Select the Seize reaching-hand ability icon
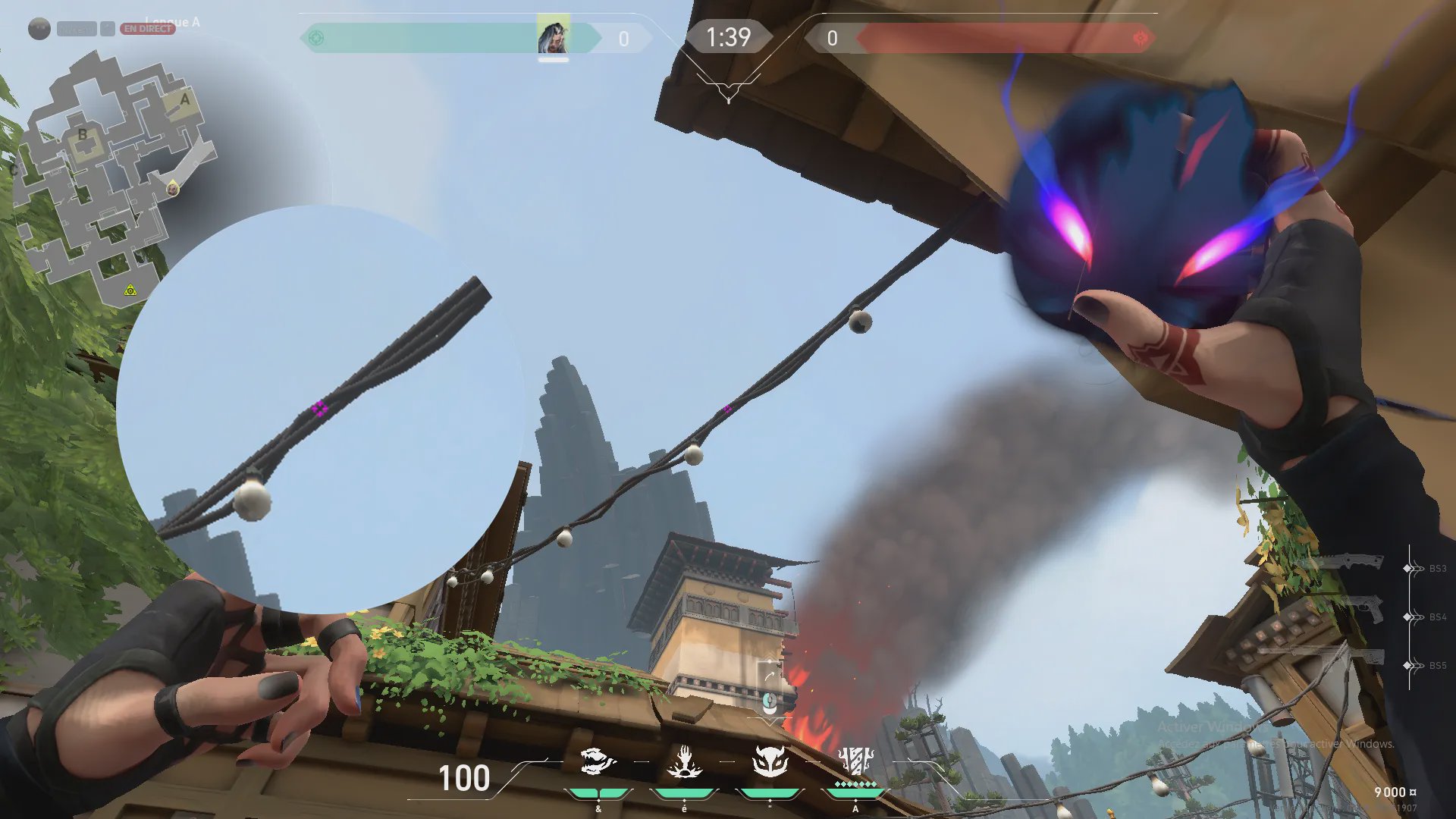The height and width of the screenshot is (819, 1456). click(684, 761)
